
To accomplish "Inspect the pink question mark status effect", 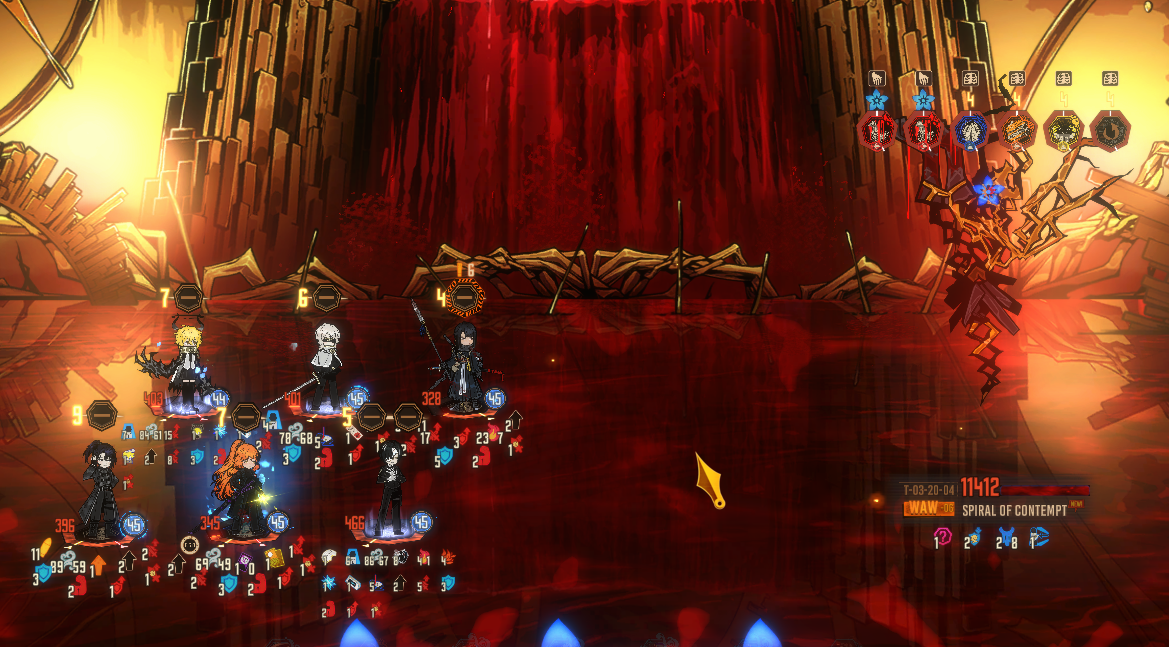I will click(941, 537).
